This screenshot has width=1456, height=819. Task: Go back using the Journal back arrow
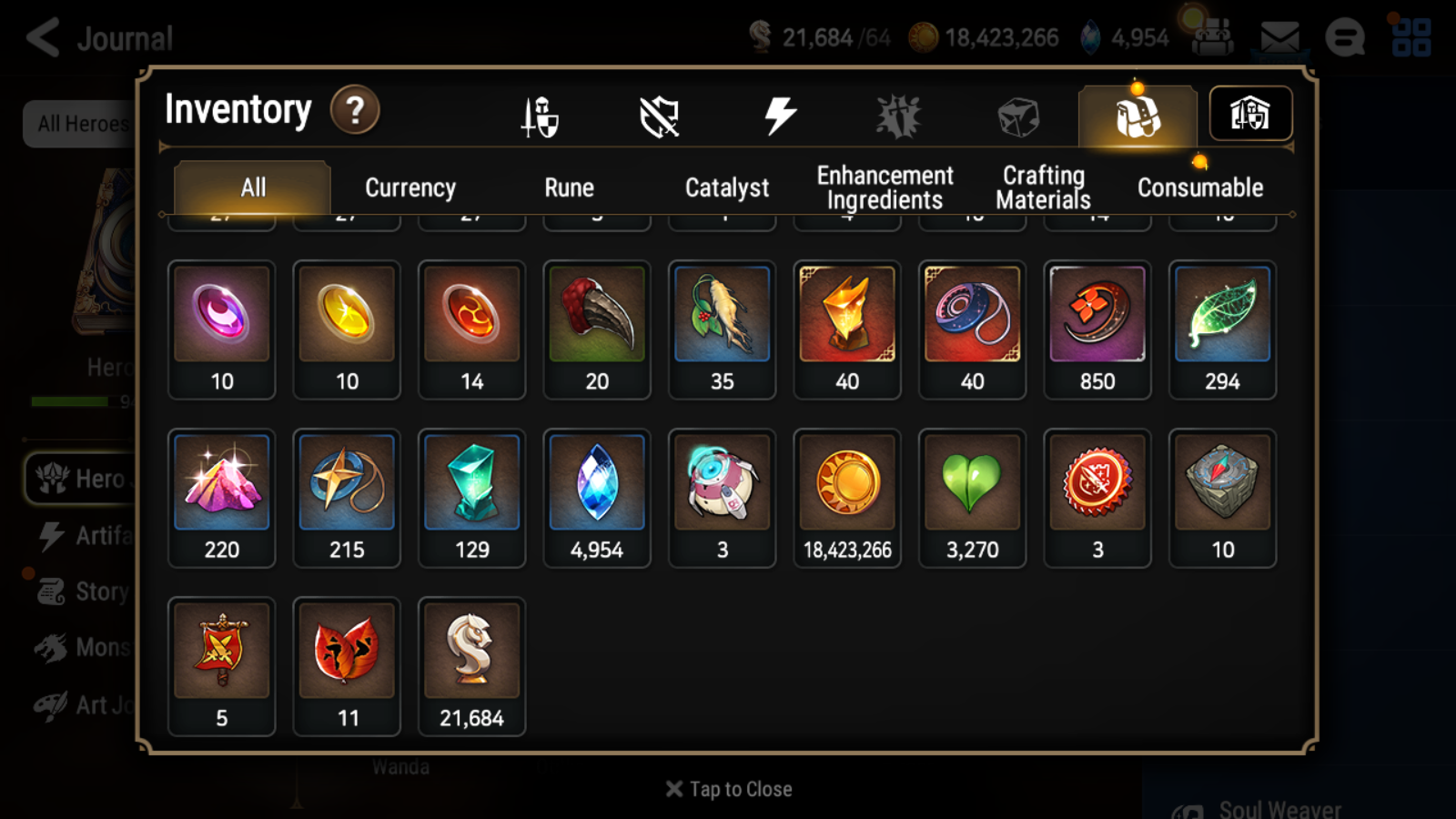pos(43,38)
